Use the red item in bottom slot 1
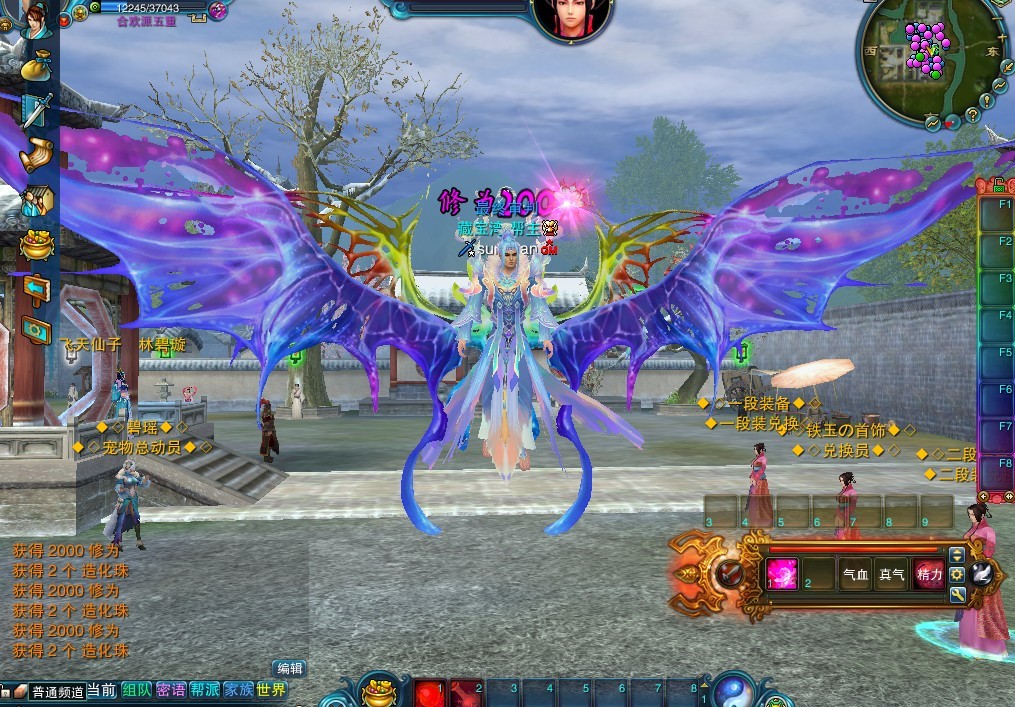This screenshot has height=707, width=1015. 429,692
